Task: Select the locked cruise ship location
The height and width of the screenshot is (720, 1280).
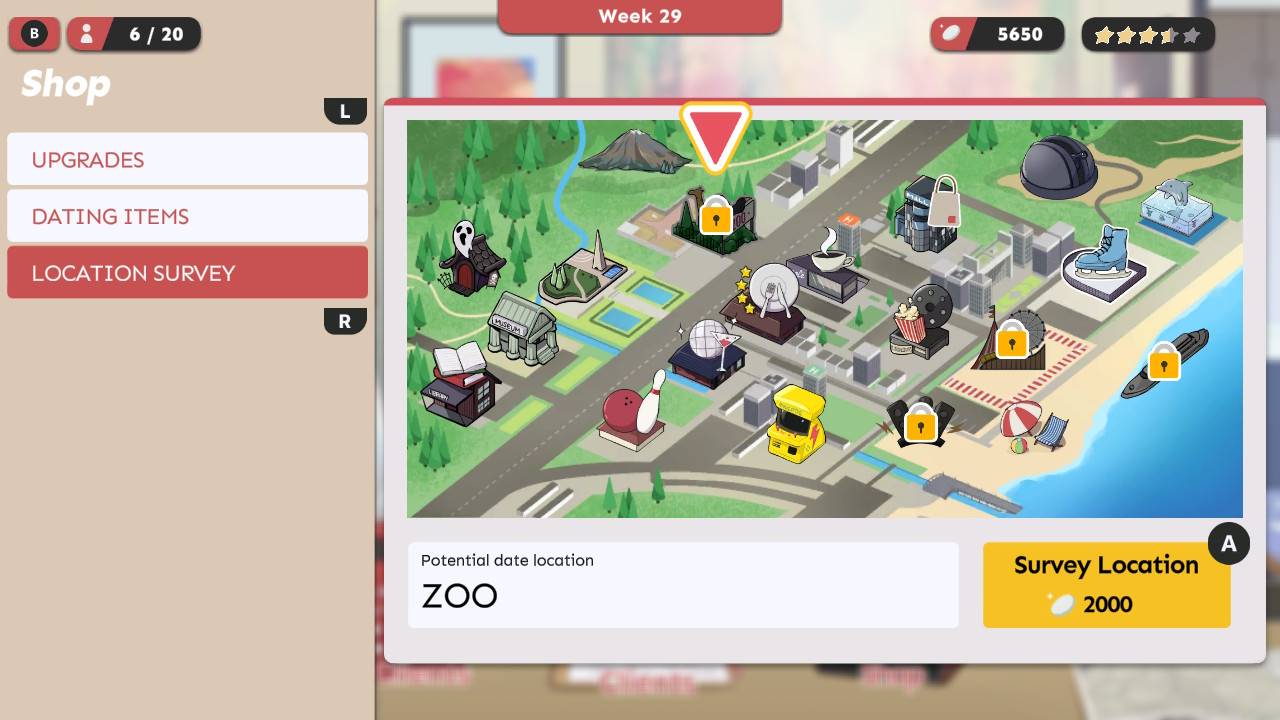Action: [1163, 362]
